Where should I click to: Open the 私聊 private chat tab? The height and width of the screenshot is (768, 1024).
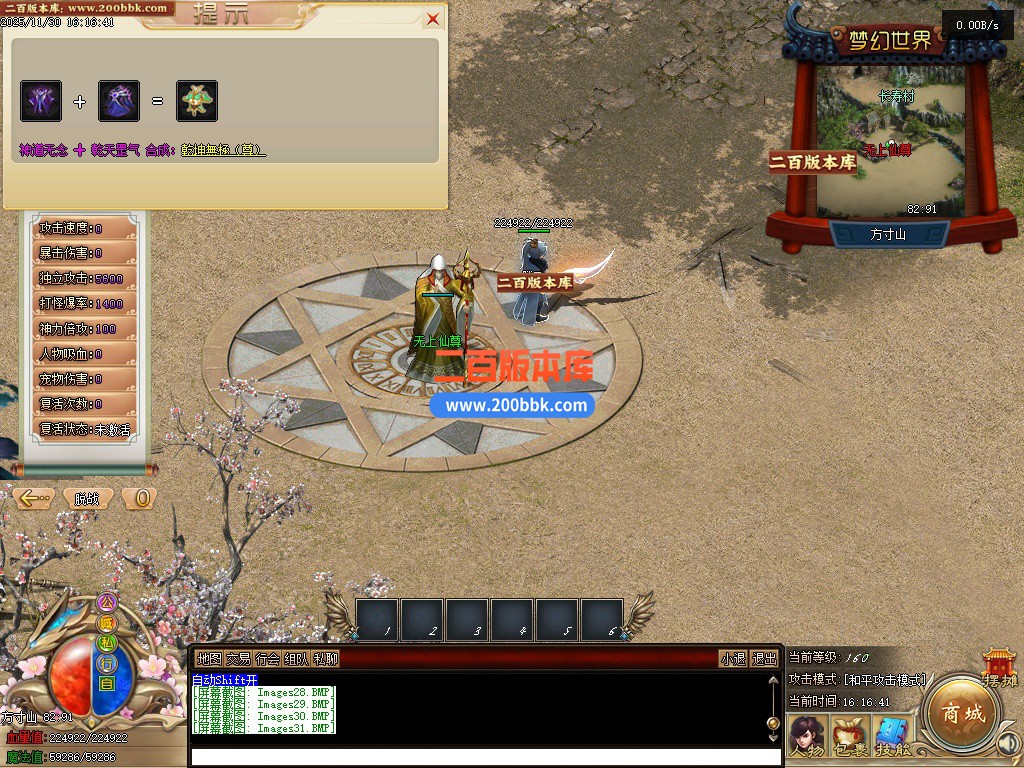coord(325,659)
